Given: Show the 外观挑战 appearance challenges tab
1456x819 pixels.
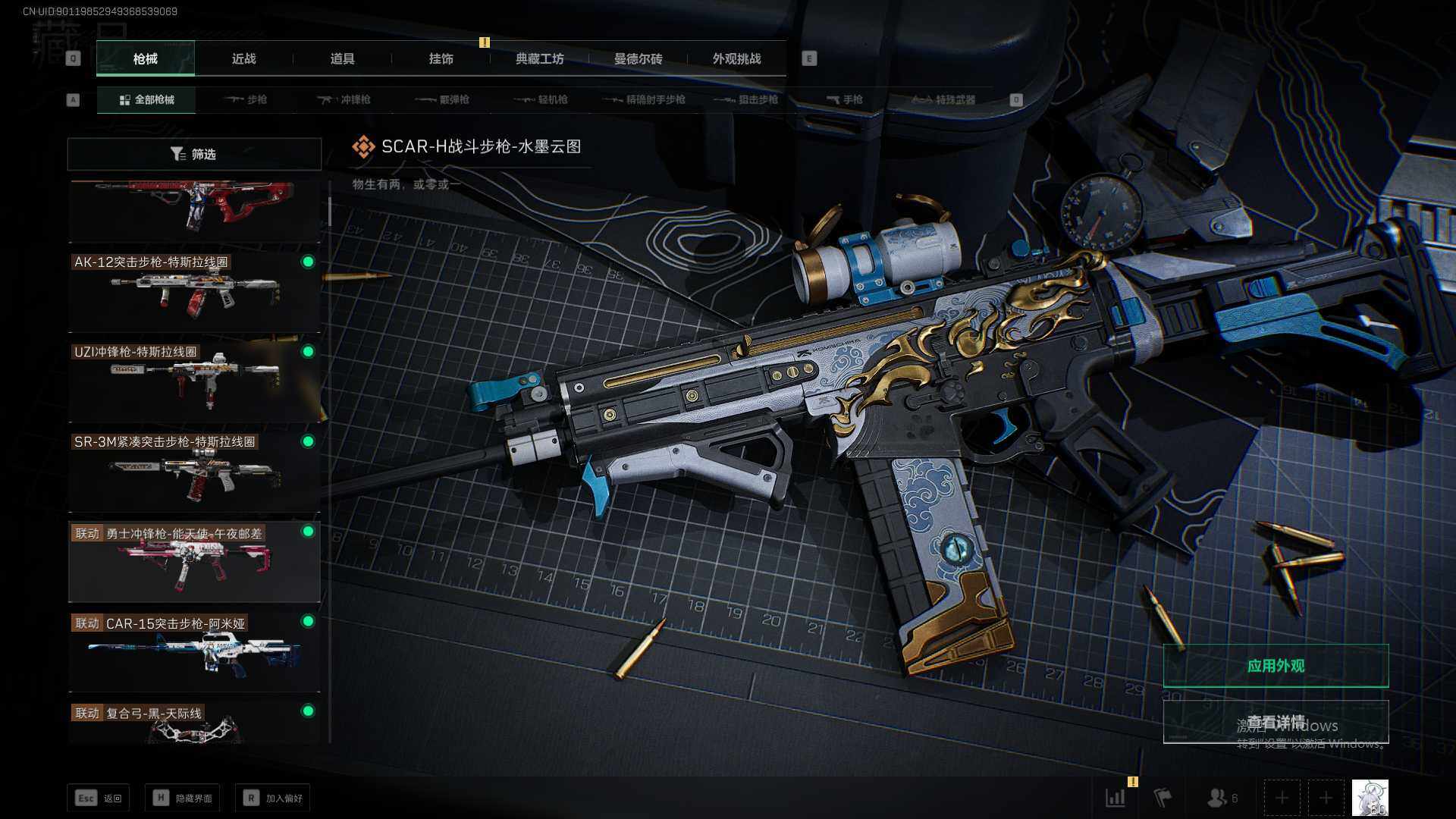Looking at the screenshot, I should [x=736, y=59].
